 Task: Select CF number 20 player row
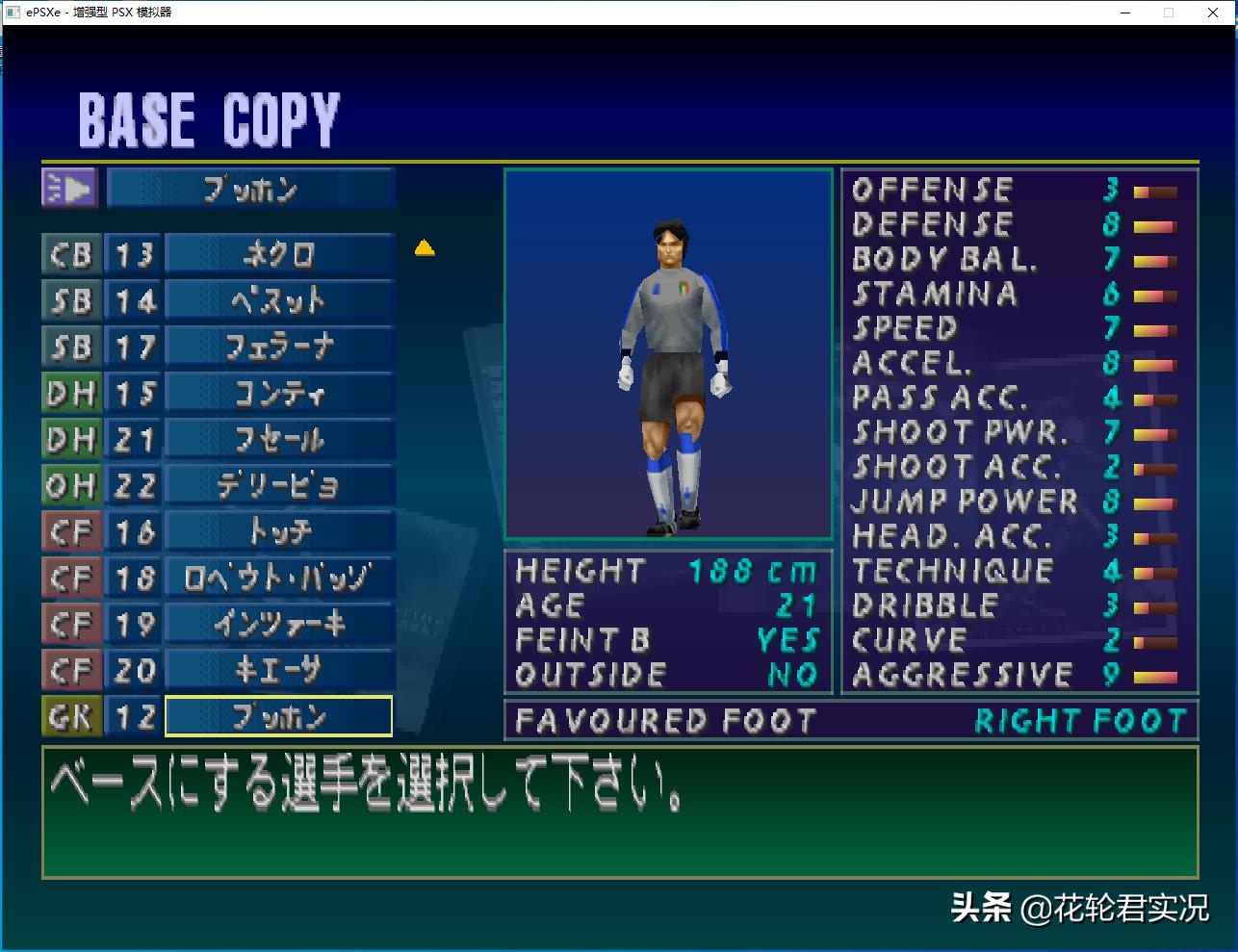pos(279,670)
